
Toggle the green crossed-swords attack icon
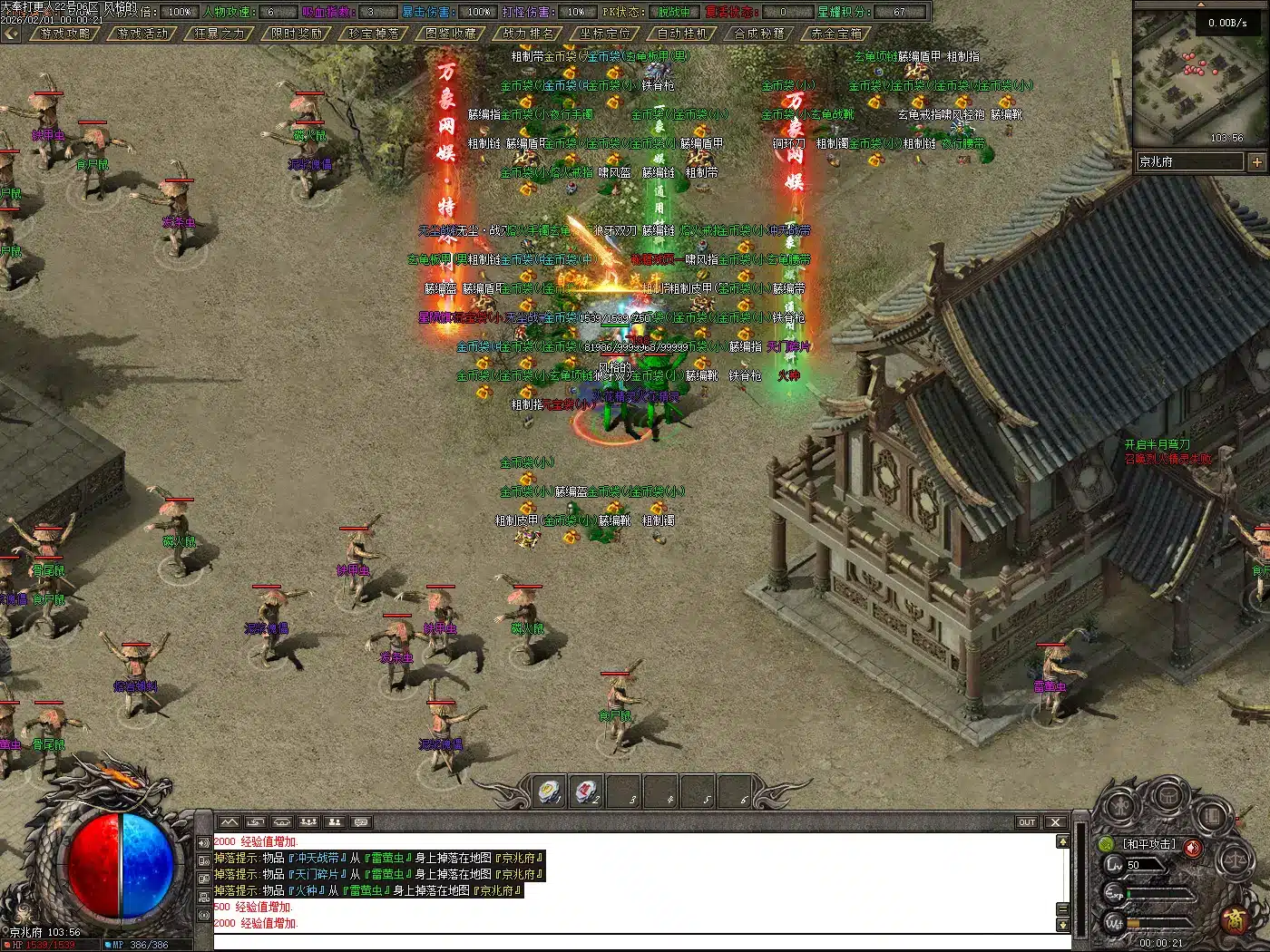click(x=1106, y=845)
